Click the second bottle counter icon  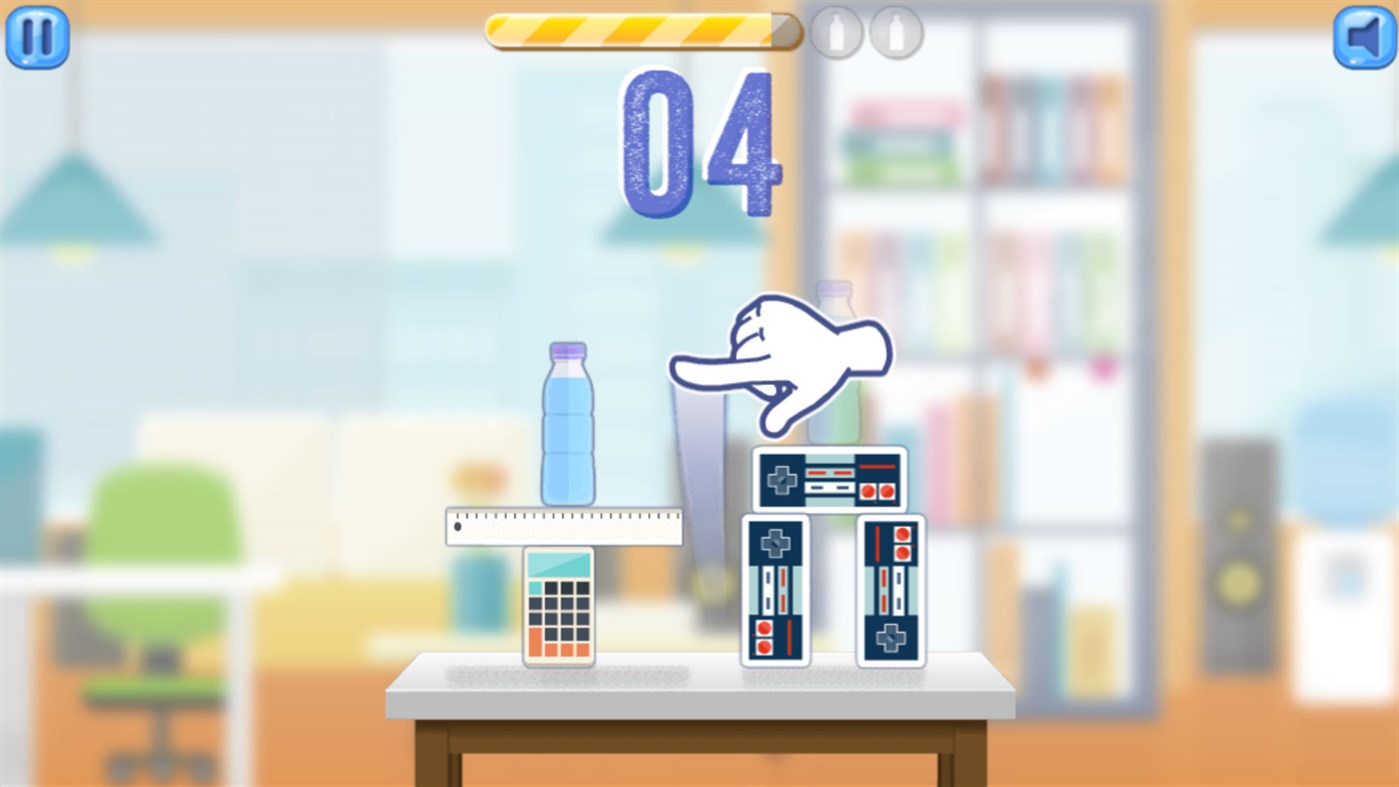point(896,31)
